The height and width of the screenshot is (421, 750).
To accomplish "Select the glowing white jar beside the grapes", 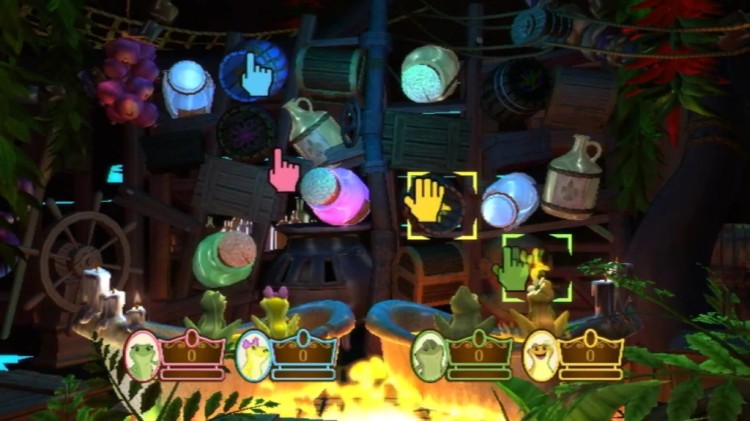I will (187, 88).
